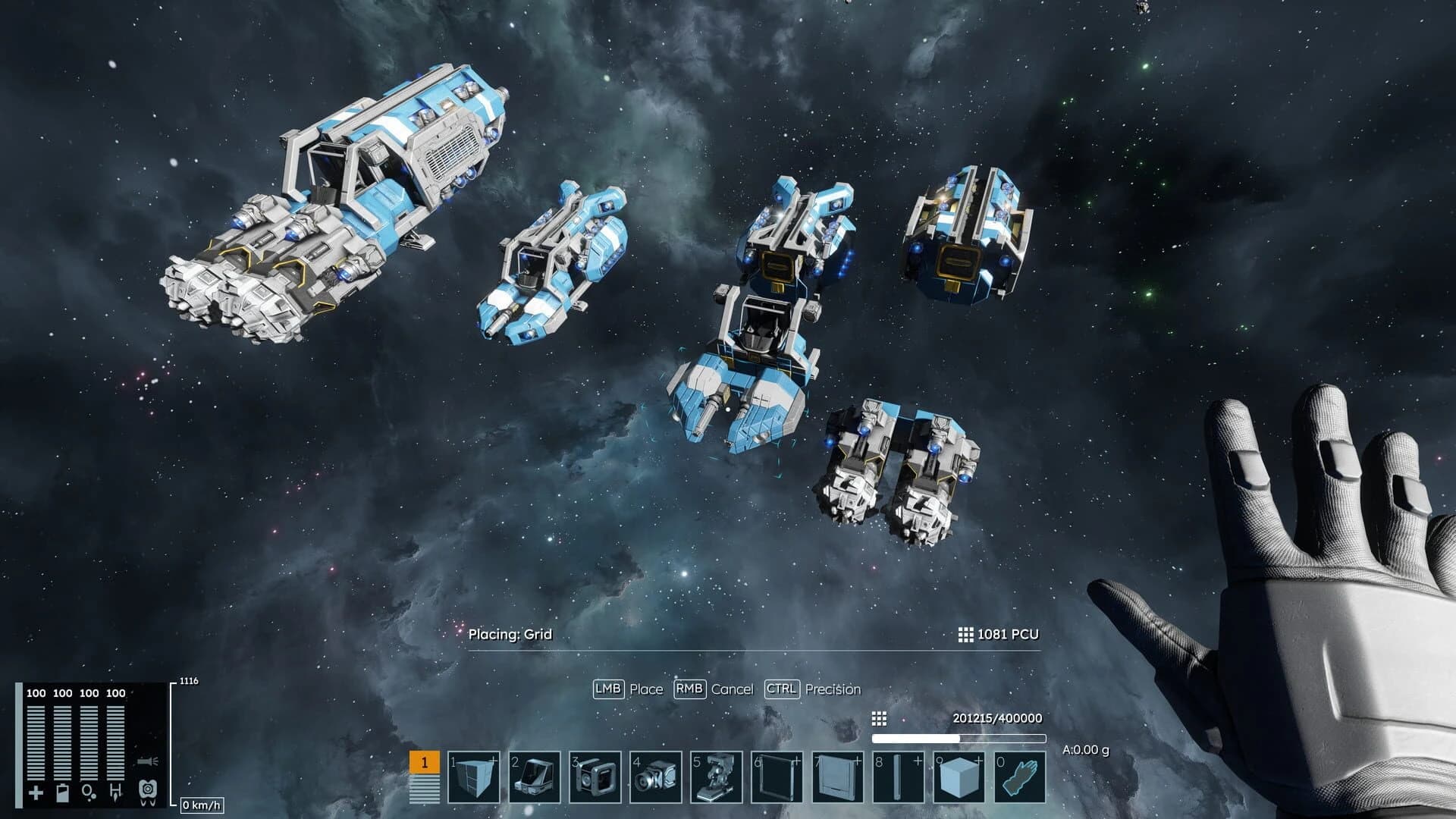Click the plus on hotbar slot 1
1456x819 pixels.
tap(494, 760)
